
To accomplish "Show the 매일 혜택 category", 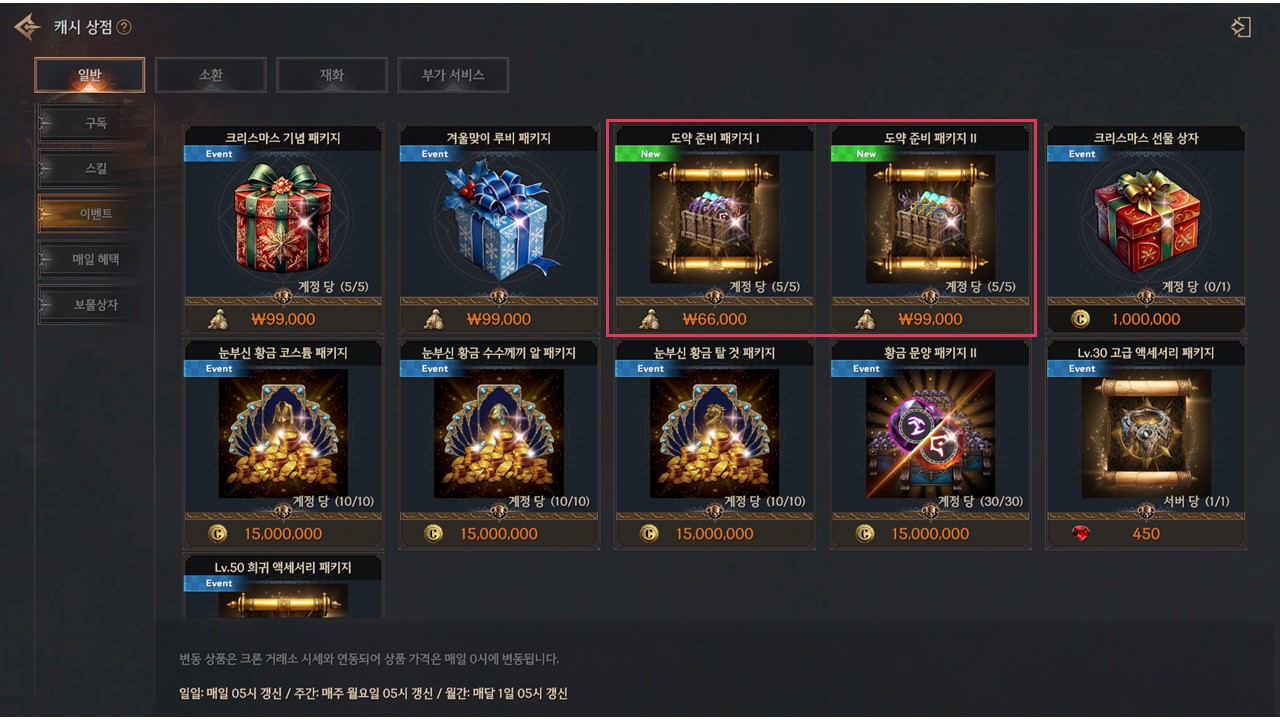I will coord(95,259).
